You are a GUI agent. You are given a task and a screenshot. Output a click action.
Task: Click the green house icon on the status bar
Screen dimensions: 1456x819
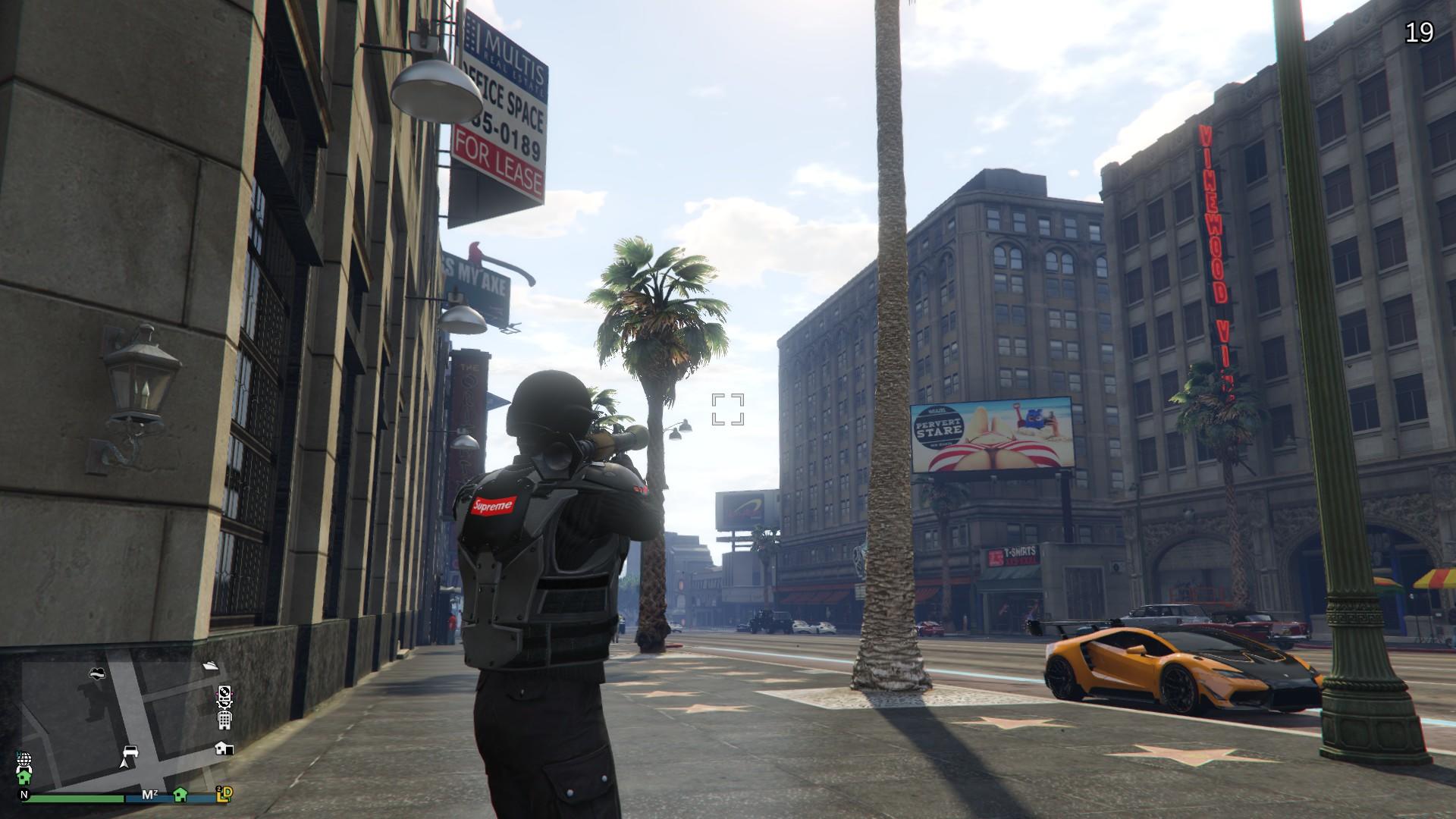(180, 795)
